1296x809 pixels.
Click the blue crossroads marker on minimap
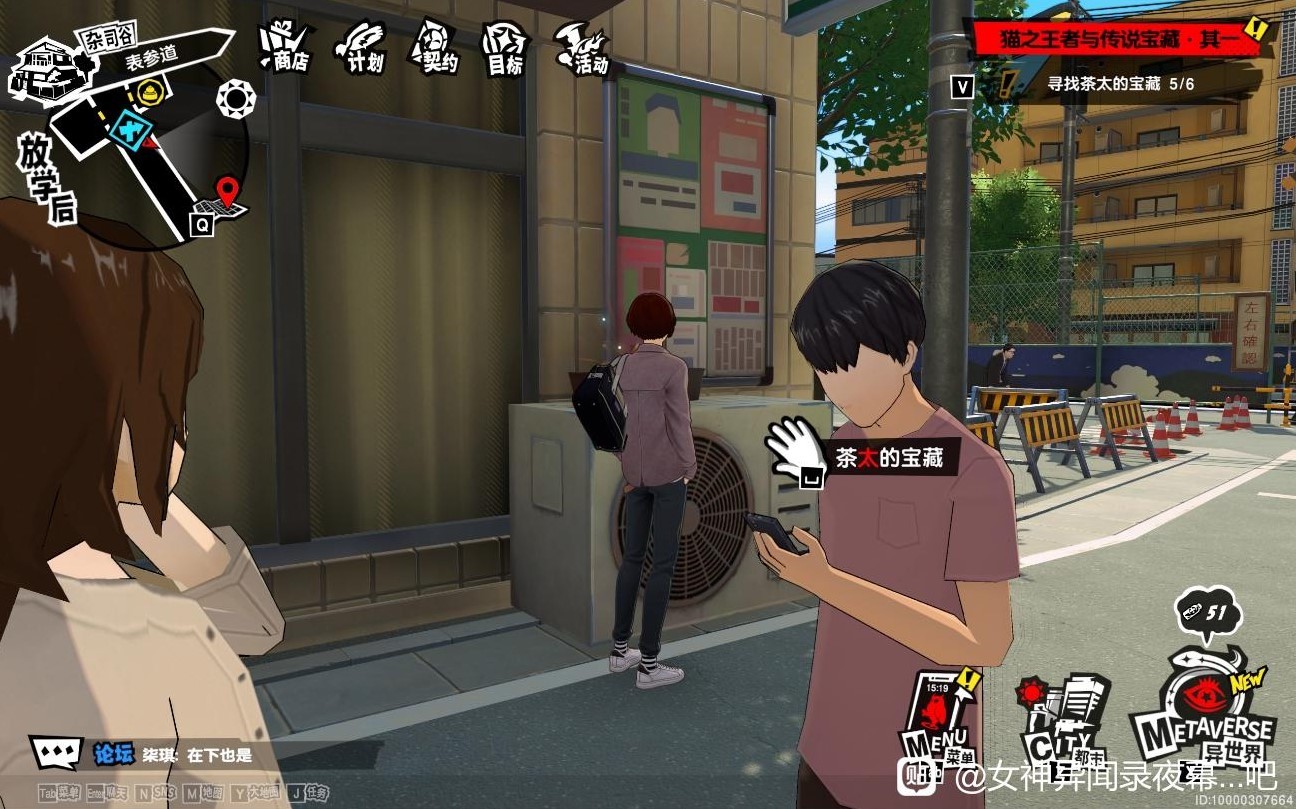click(130, 128)
